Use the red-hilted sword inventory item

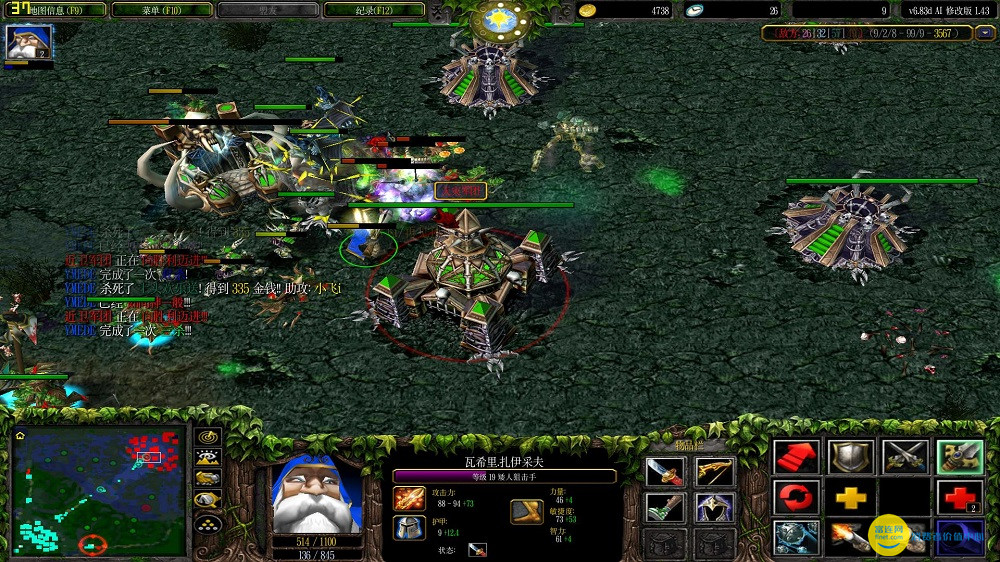pyautogui.click(x=664, y=473)
